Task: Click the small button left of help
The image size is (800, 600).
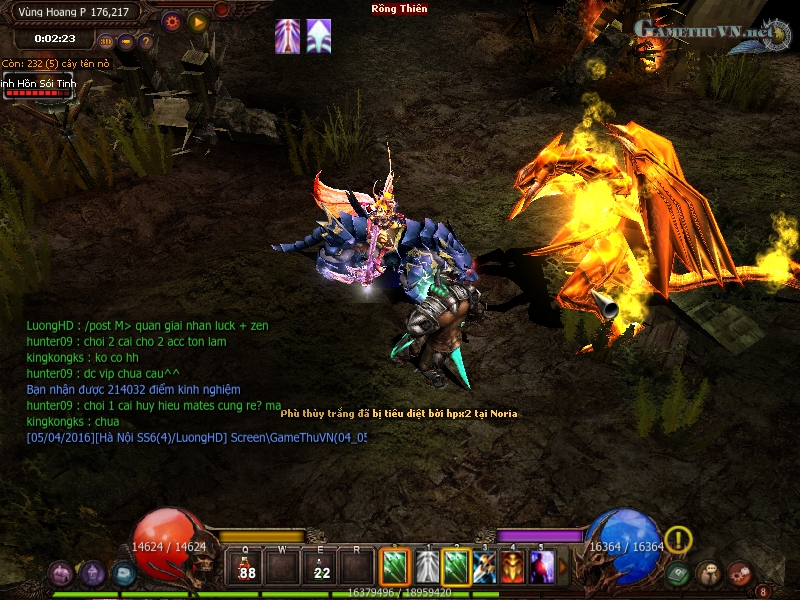Action: [x=126, y=42]
